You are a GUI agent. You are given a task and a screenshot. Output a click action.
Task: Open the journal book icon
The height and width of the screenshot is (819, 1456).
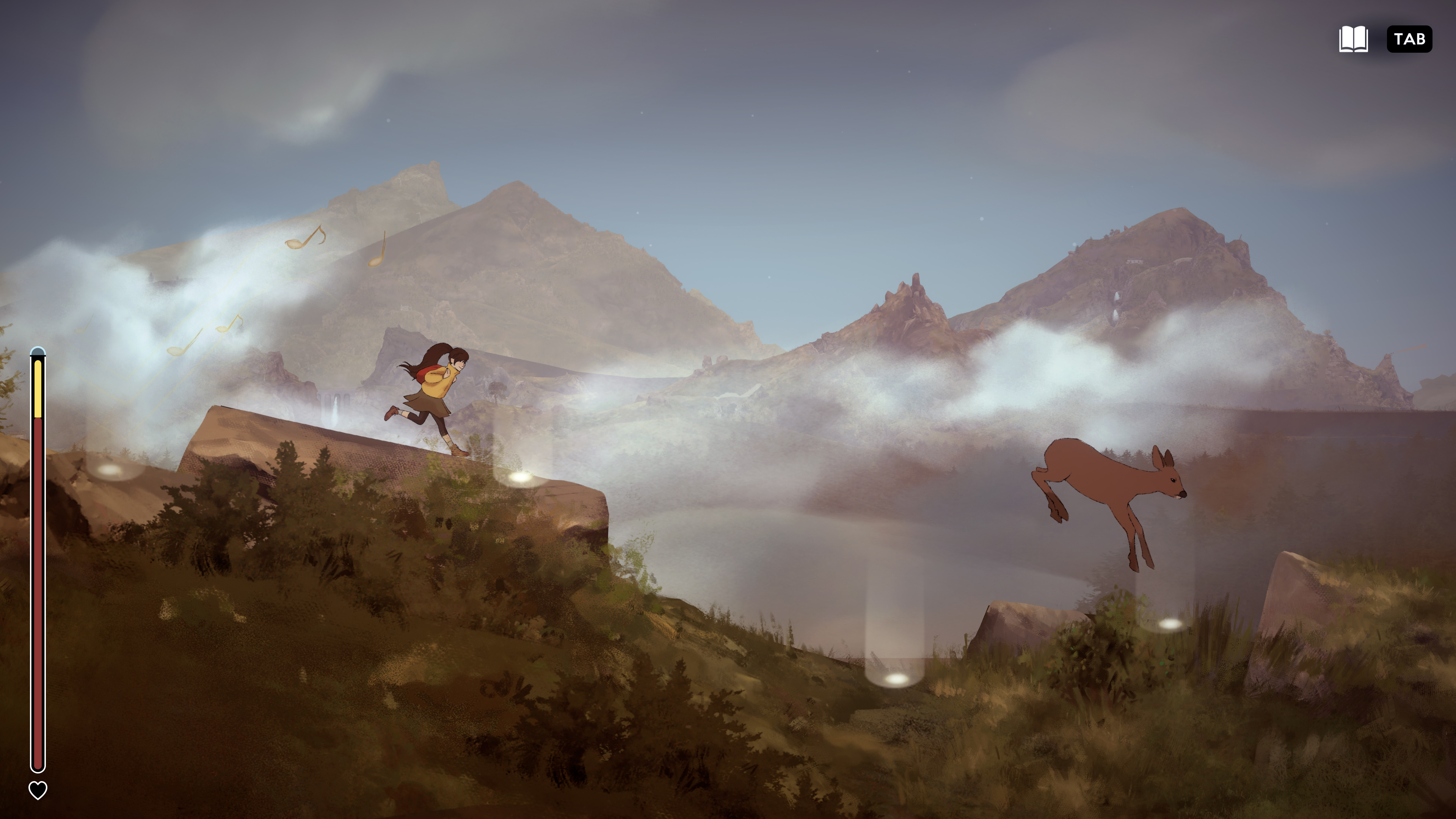[1353, 38]
